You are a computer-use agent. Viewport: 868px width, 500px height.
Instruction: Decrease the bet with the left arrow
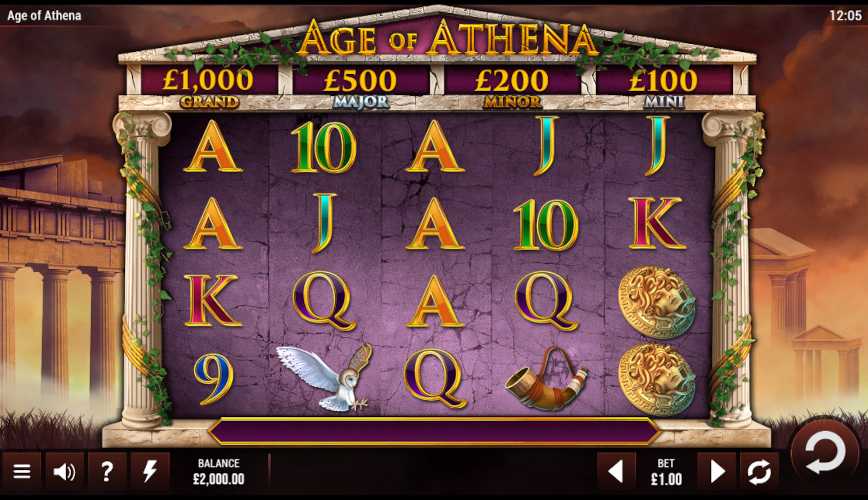coord(616,471)
